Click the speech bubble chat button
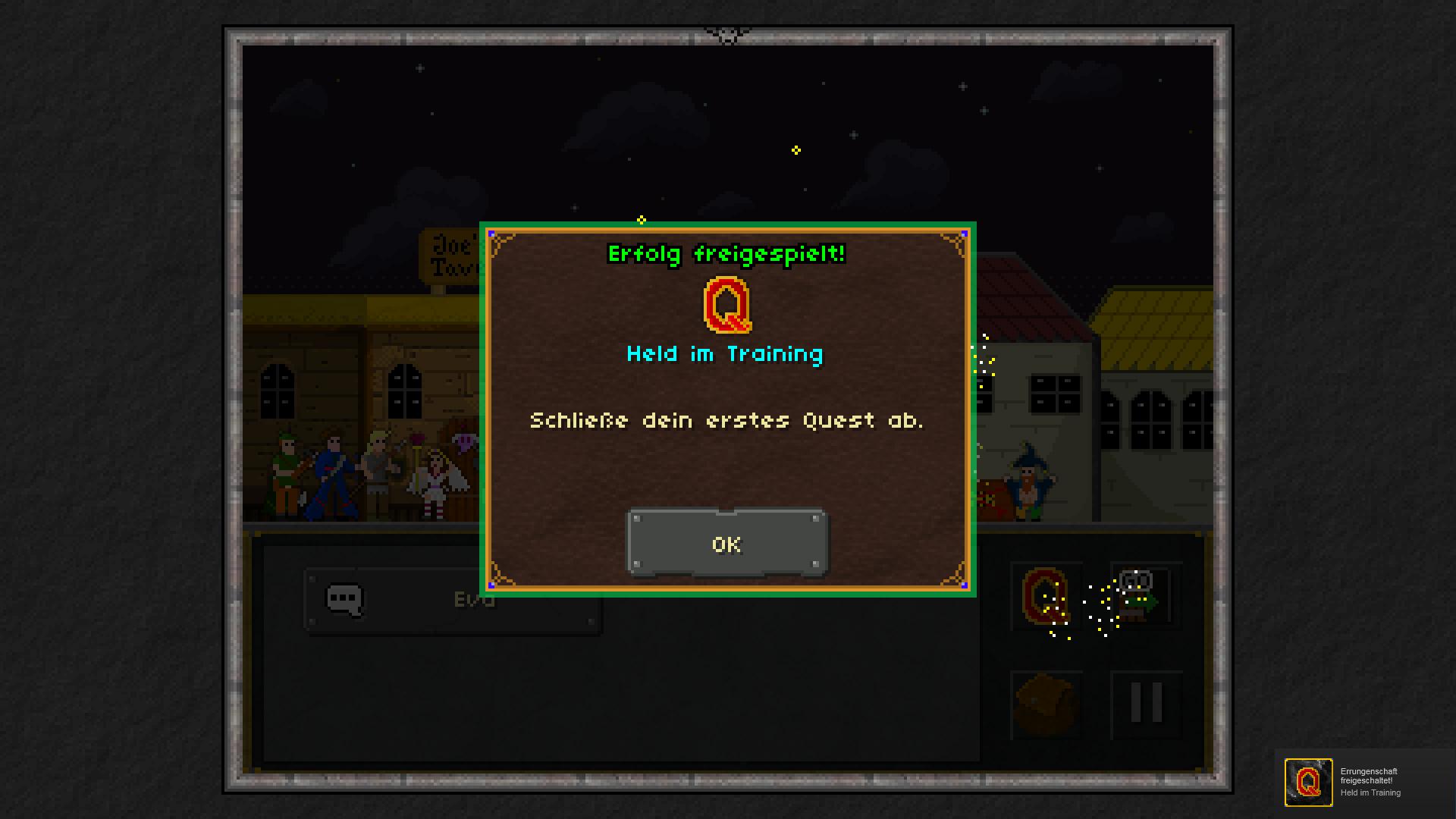 pyautogui.click(x=345, y=600)
